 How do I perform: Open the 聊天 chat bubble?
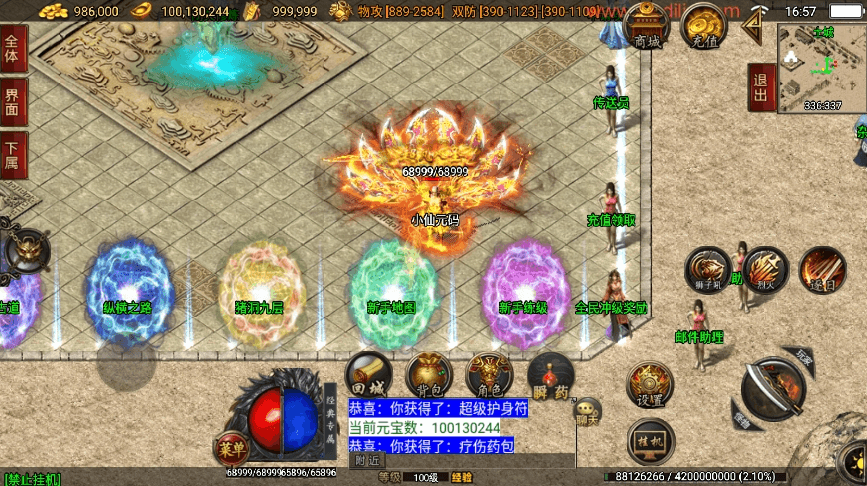[588, 410]
